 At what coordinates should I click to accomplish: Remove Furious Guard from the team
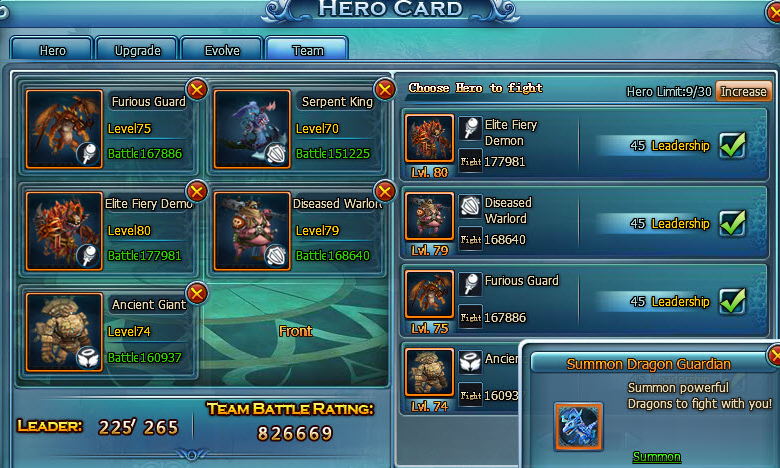[197, 90]
